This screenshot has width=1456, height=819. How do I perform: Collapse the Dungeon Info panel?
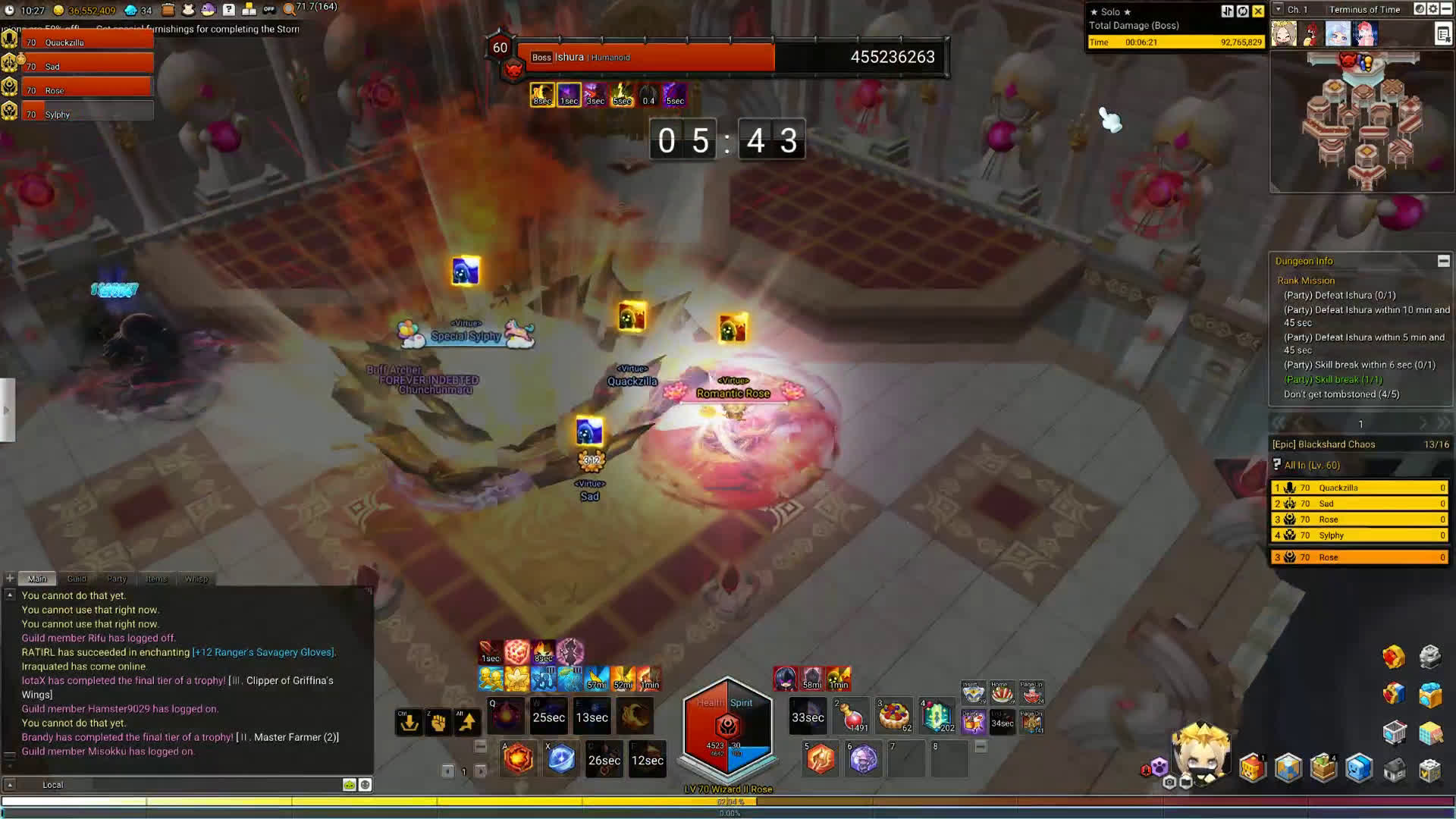click(x=1443, y=261)
